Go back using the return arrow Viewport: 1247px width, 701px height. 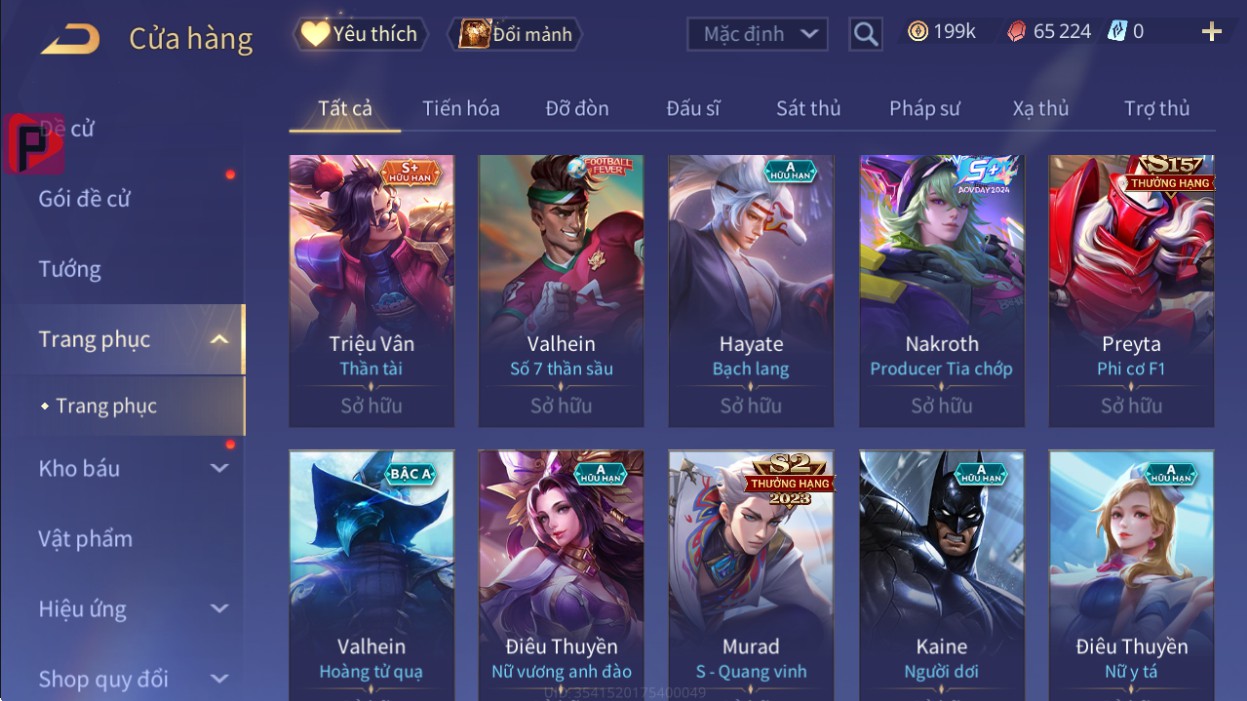pyautogui.click(x=70, y=39)
